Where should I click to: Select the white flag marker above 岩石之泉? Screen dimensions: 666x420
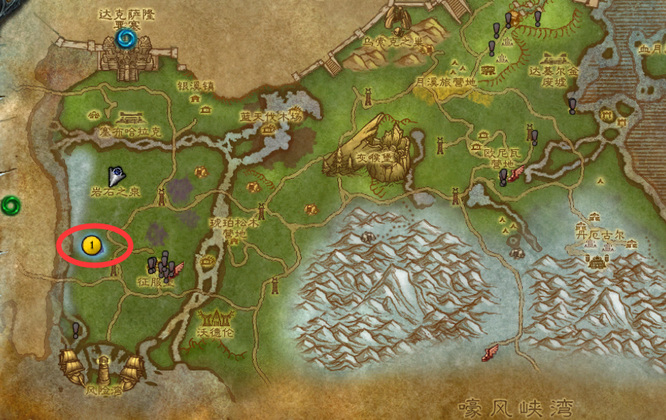[x=116, y=175]
